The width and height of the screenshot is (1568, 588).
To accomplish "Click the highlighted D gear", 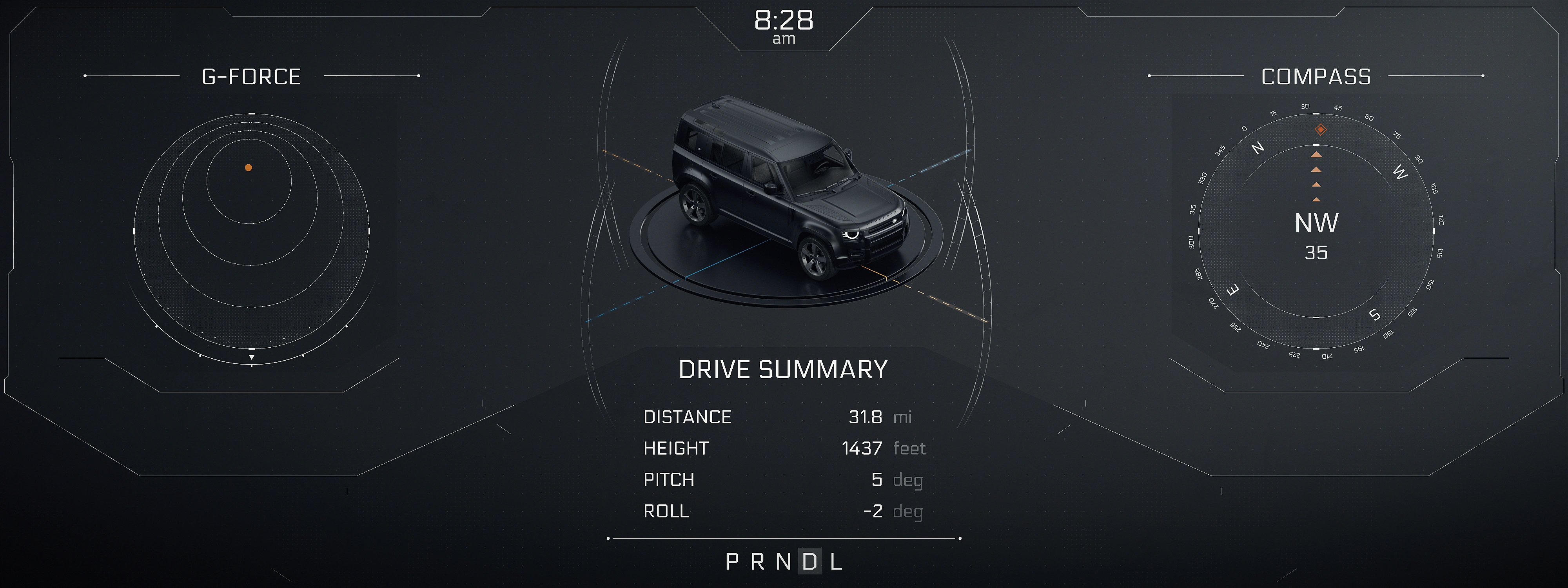I will coord(810,562).
